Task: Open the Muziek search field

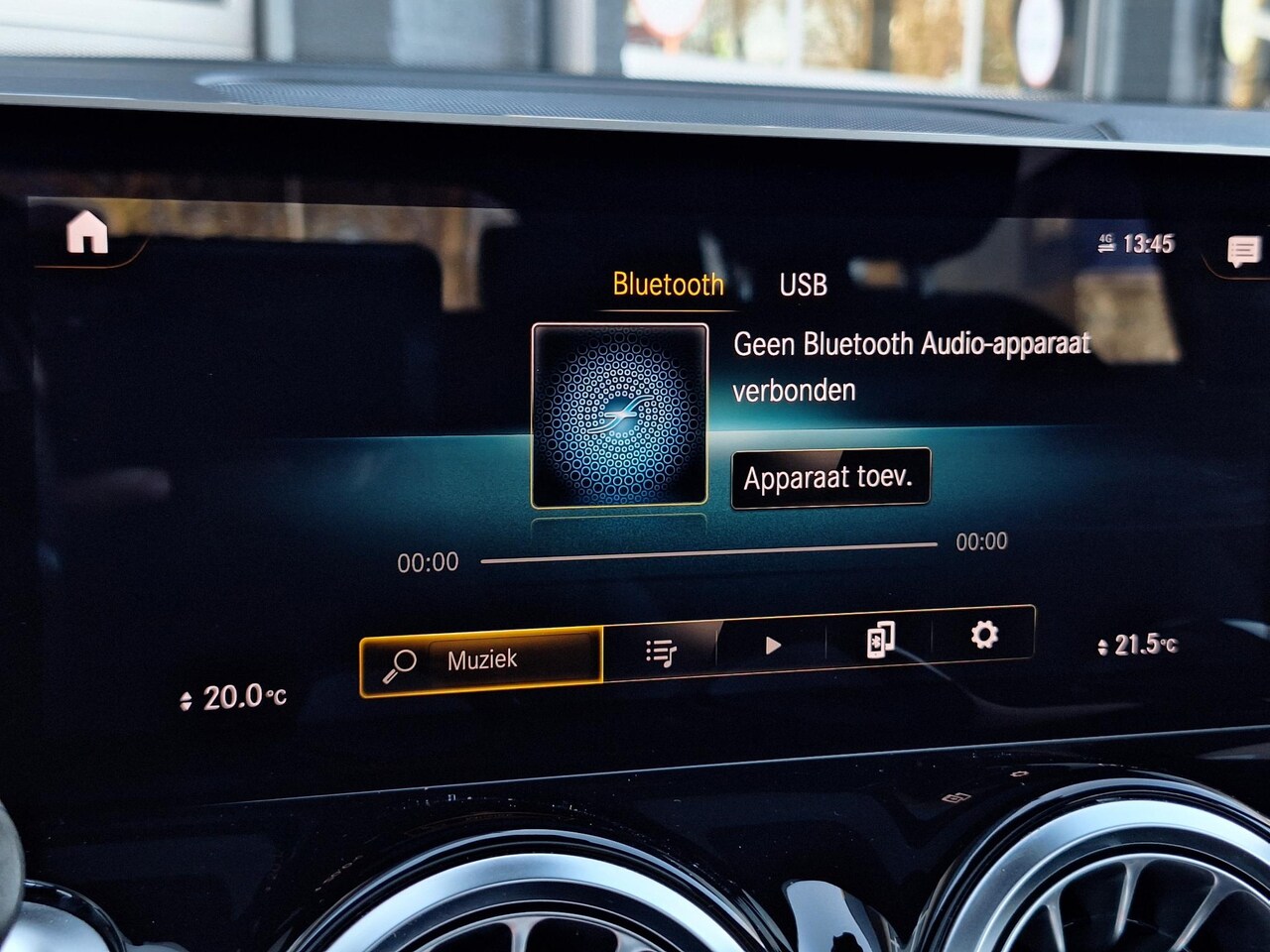Action: click(x=482, y=660)
